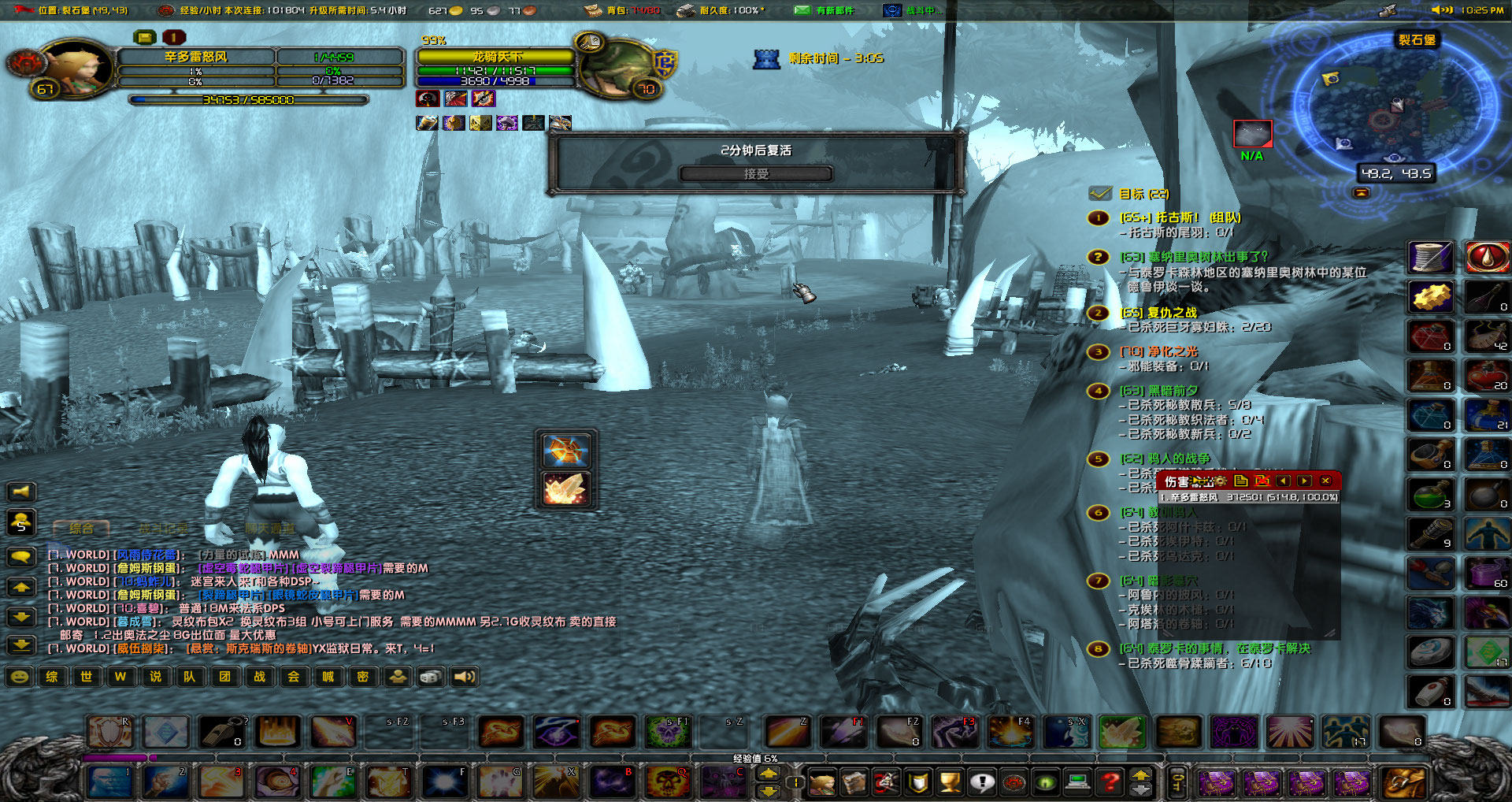
Task: Switch to the 综合 chat tab
Action: [x=80, y=529]
